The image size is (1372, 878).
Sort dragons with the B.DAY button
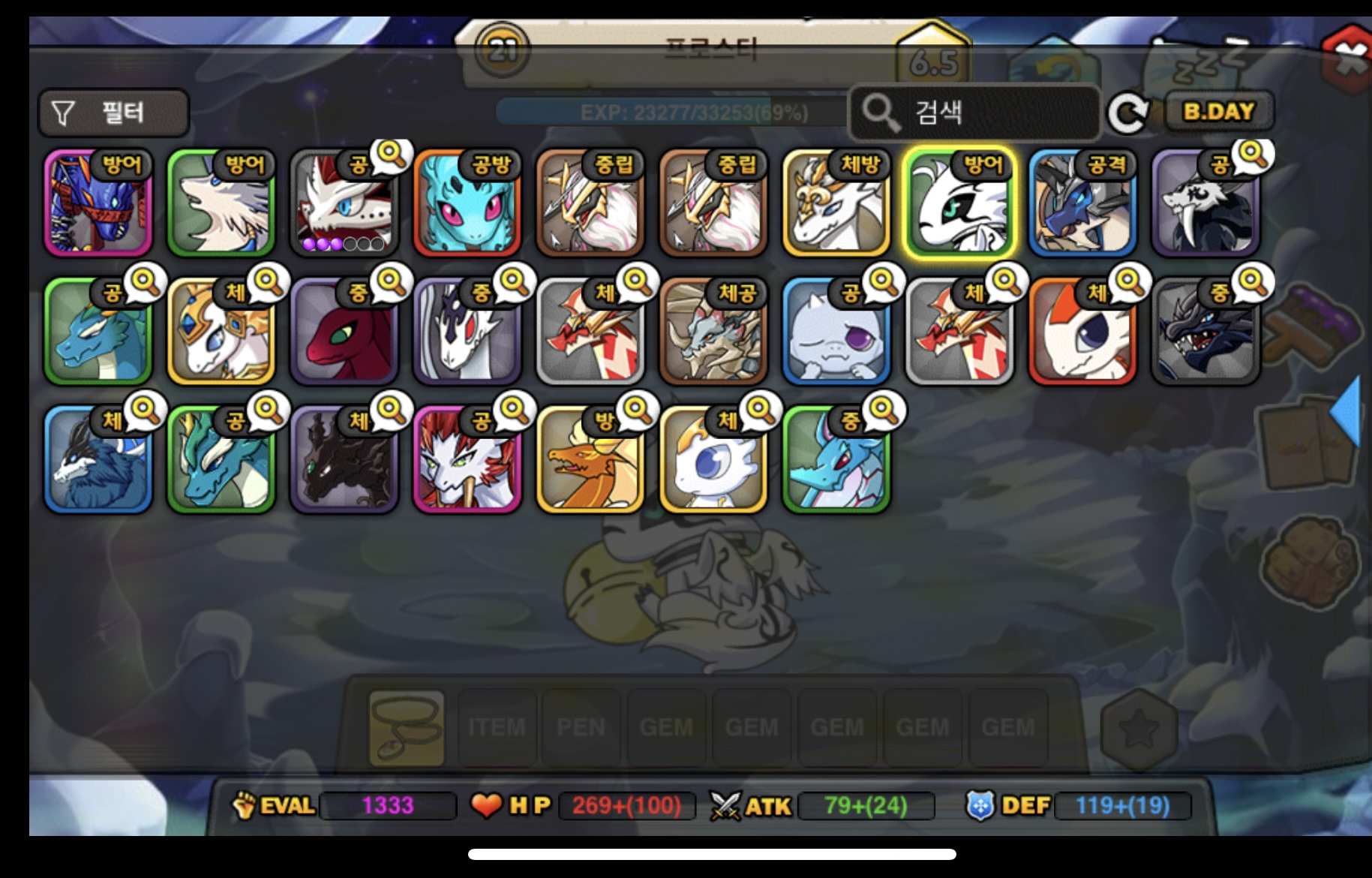point(1218,112)
